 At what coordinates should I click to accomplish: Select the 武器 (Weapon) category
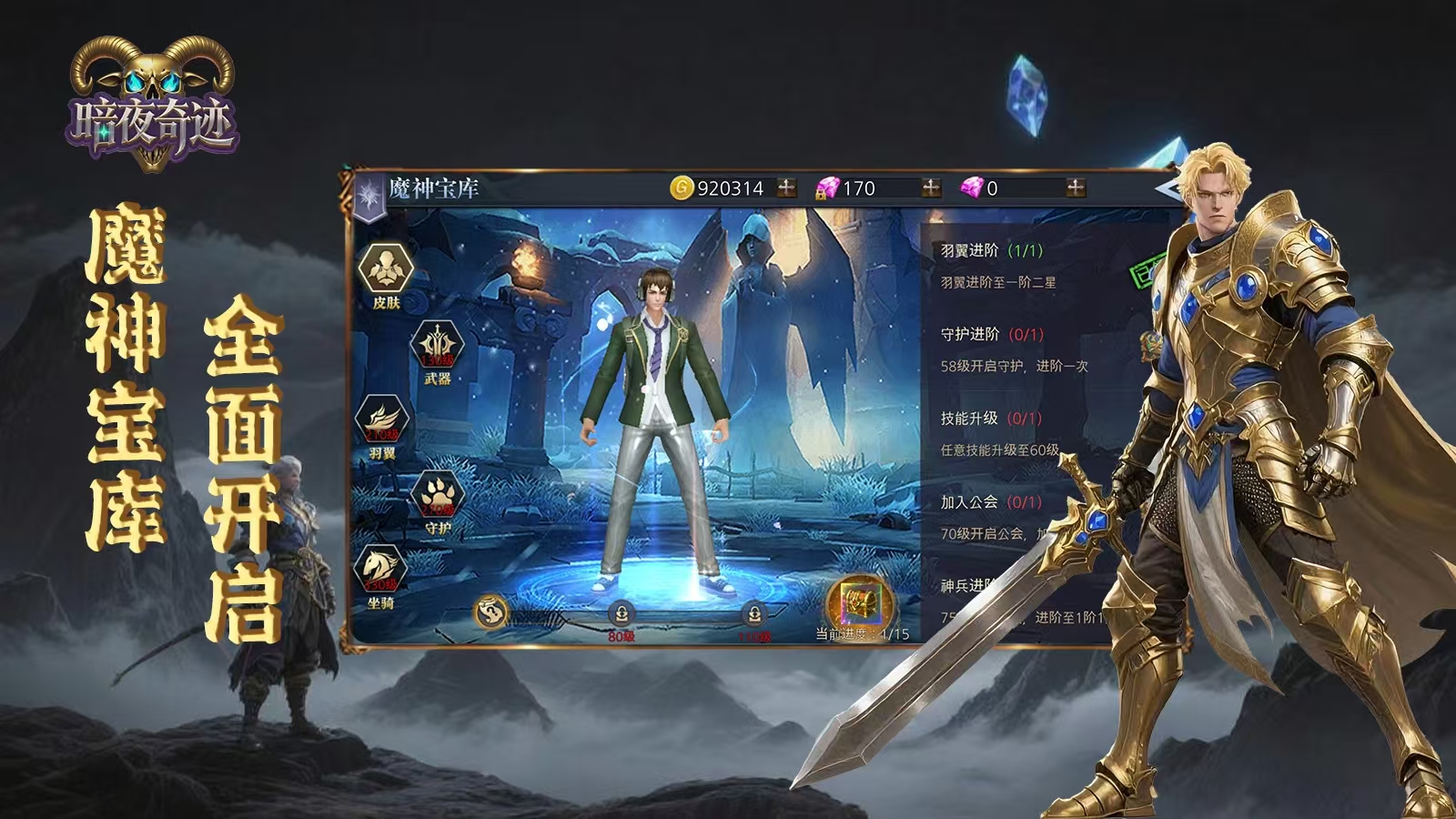click(437, 348)
